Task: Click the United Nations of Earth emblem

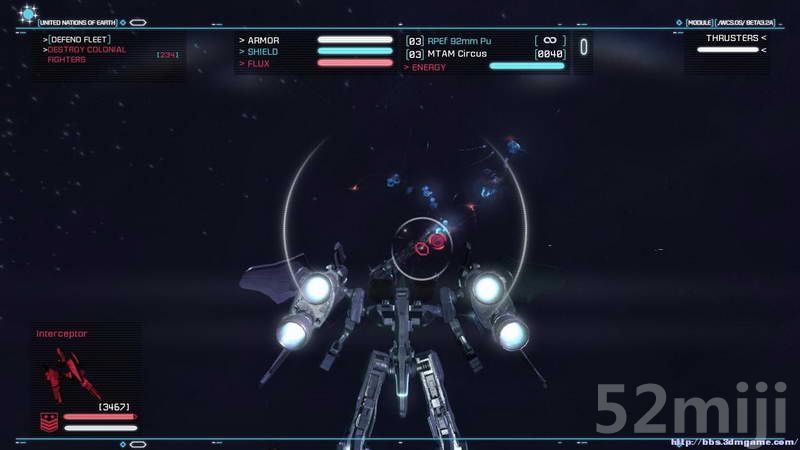Action: (27, 14)
